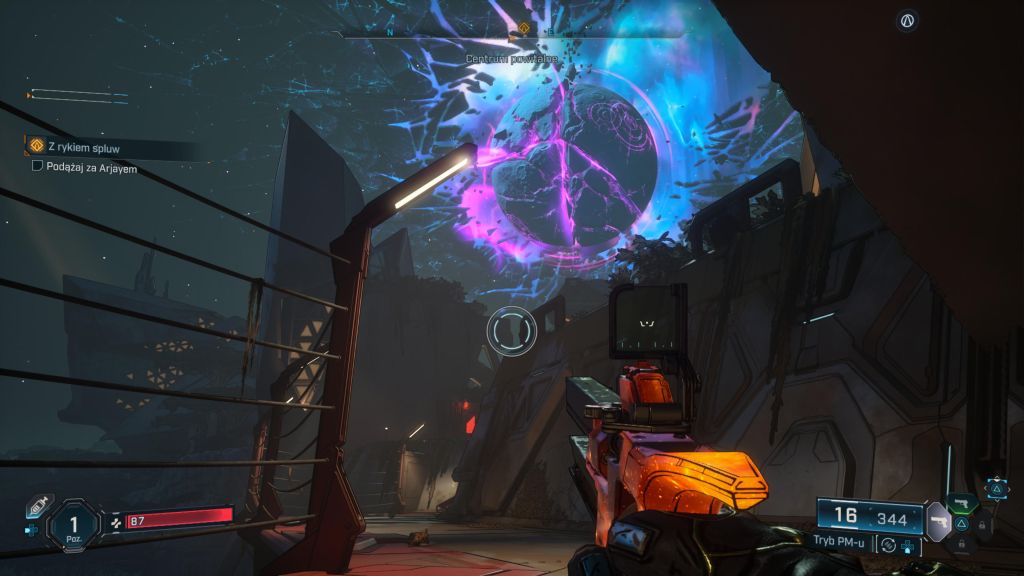Switch to the green pistol weapon slot
The image size is (1024, 576).
[962, 503]
